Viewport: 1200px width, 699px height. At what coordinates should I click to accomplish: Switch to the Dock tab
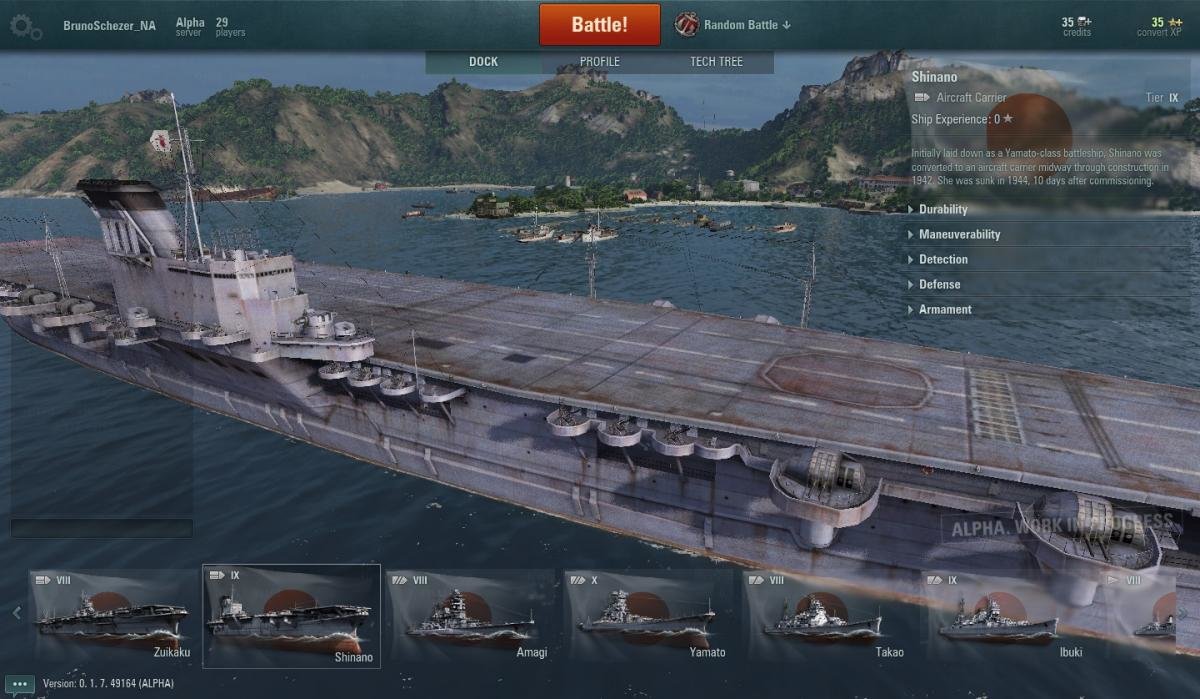pyautogui.click(x=483, y=62)
